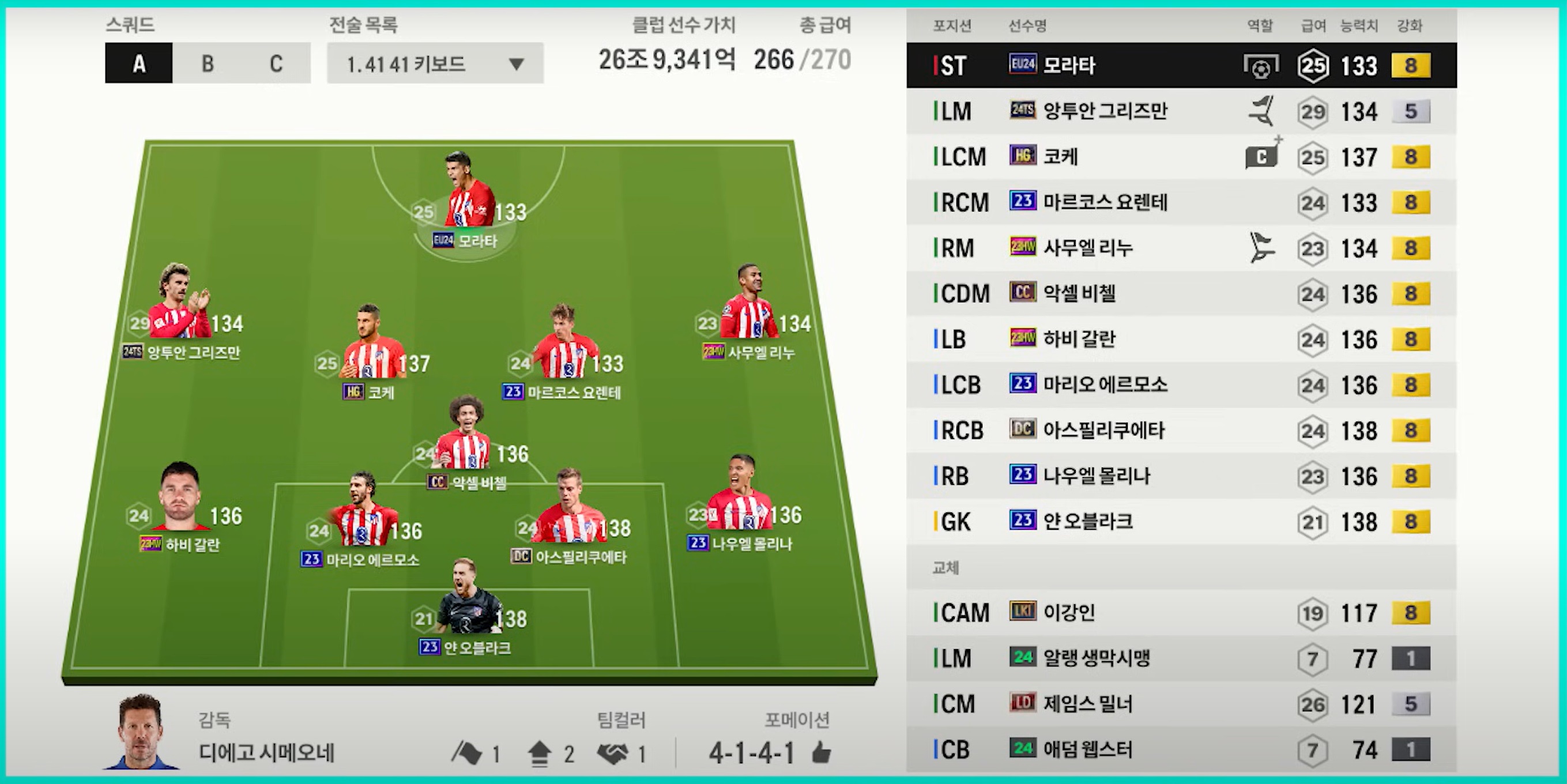Select the RCB Azpilicueta list row
The height and width of the screenshot is (784, 1567).
(1181, 431)
